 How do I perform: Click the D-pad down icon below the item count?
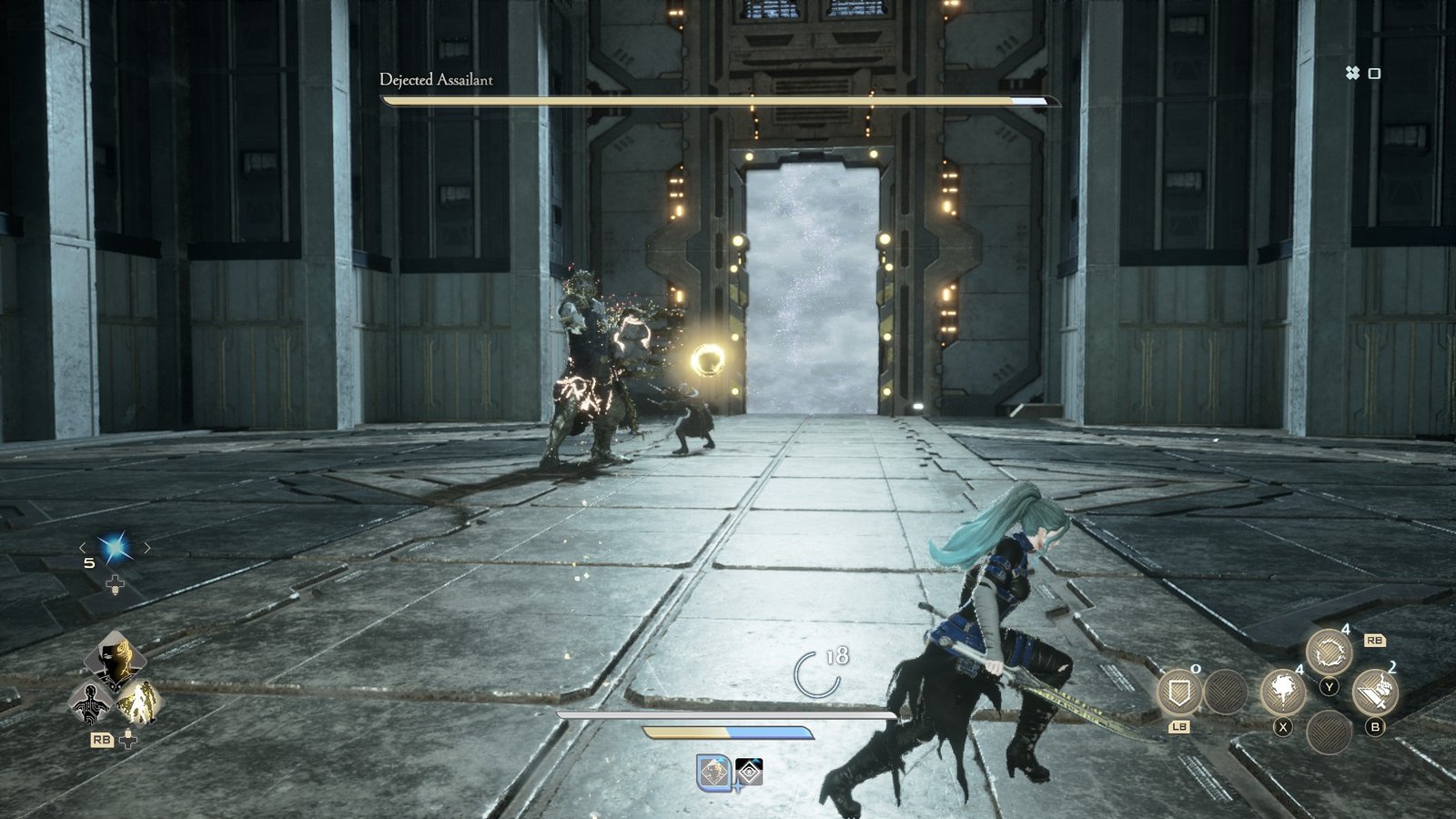pyautogui.click(x=115, y=584)
